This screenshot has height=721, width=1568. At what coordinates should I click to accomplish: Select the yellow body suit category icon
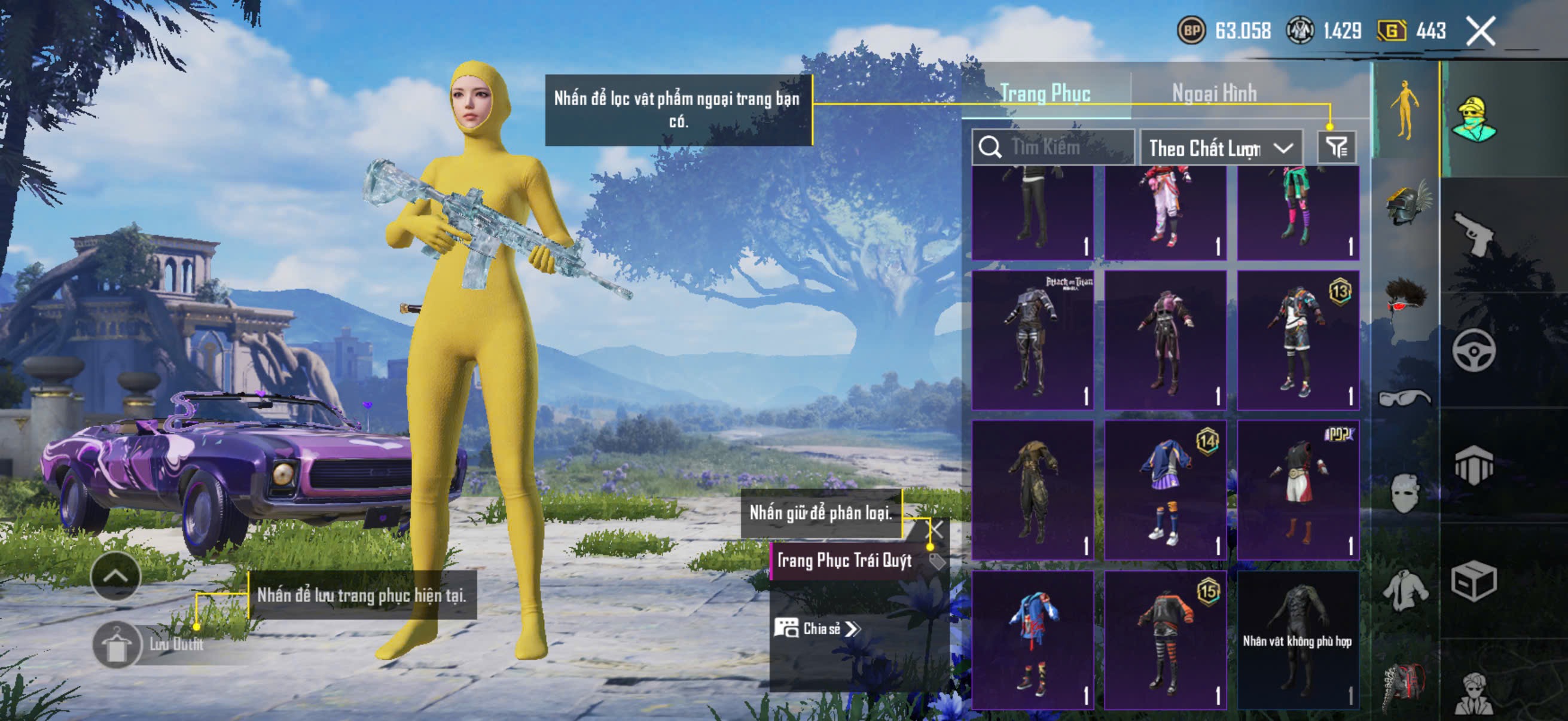tap(1404, 111)
